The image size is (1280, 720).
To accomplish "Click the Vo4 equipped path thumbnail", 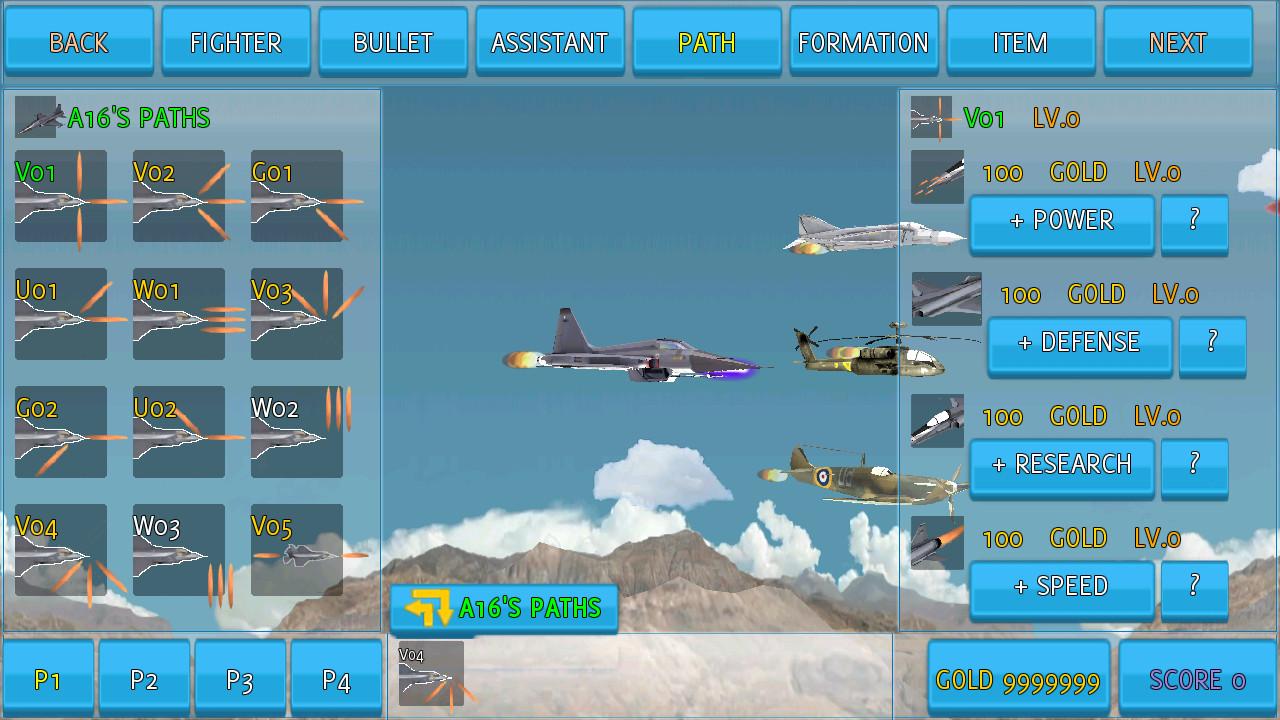I will (x=430, y=674).
